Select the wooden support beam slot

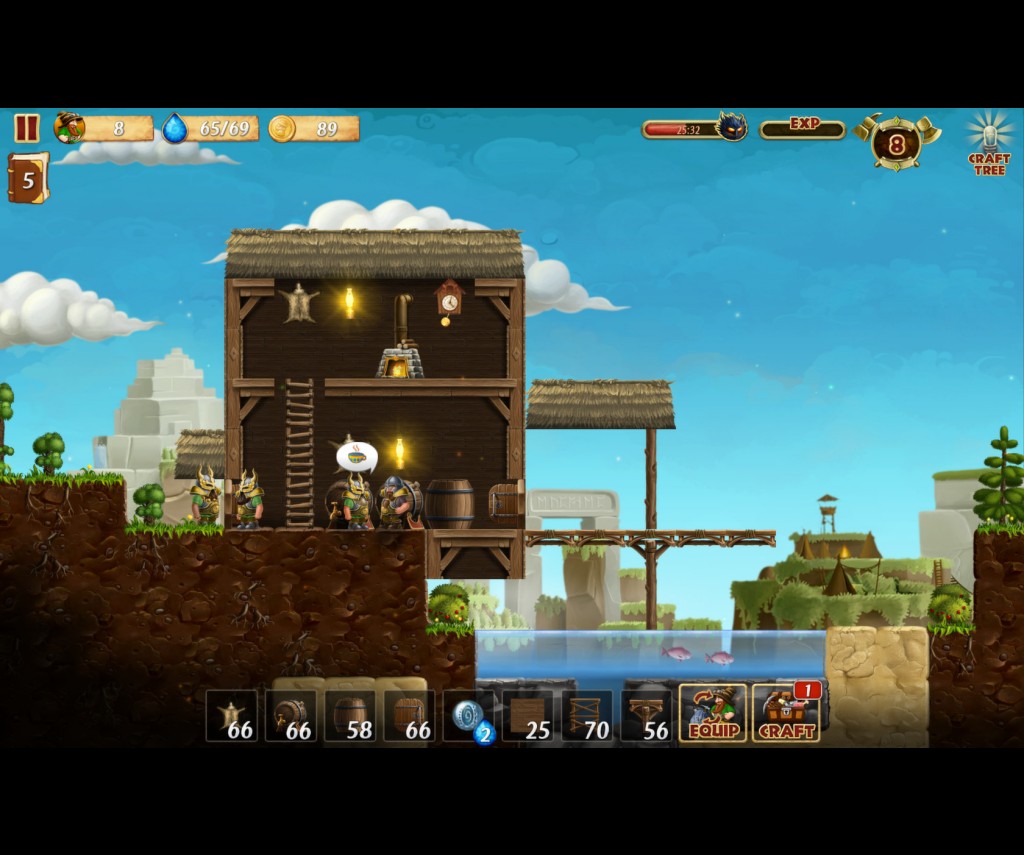[x=646, y=716]
